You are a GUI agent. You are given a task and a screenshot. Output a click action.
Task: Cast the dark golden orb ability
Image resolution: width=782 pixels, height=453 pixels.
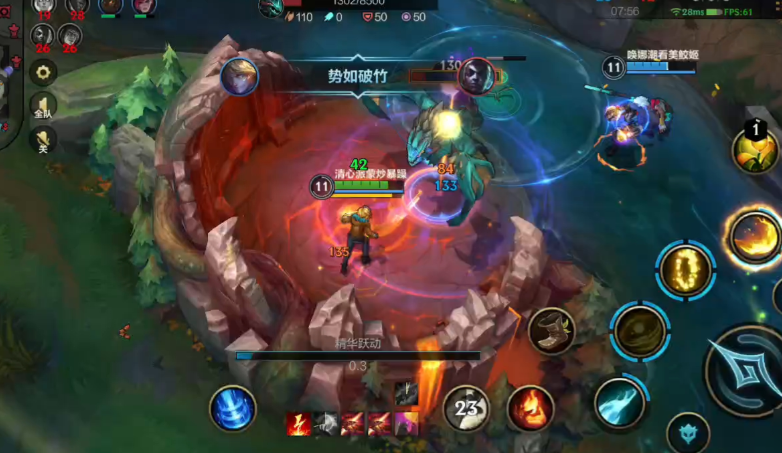click(x=640, y=331)
